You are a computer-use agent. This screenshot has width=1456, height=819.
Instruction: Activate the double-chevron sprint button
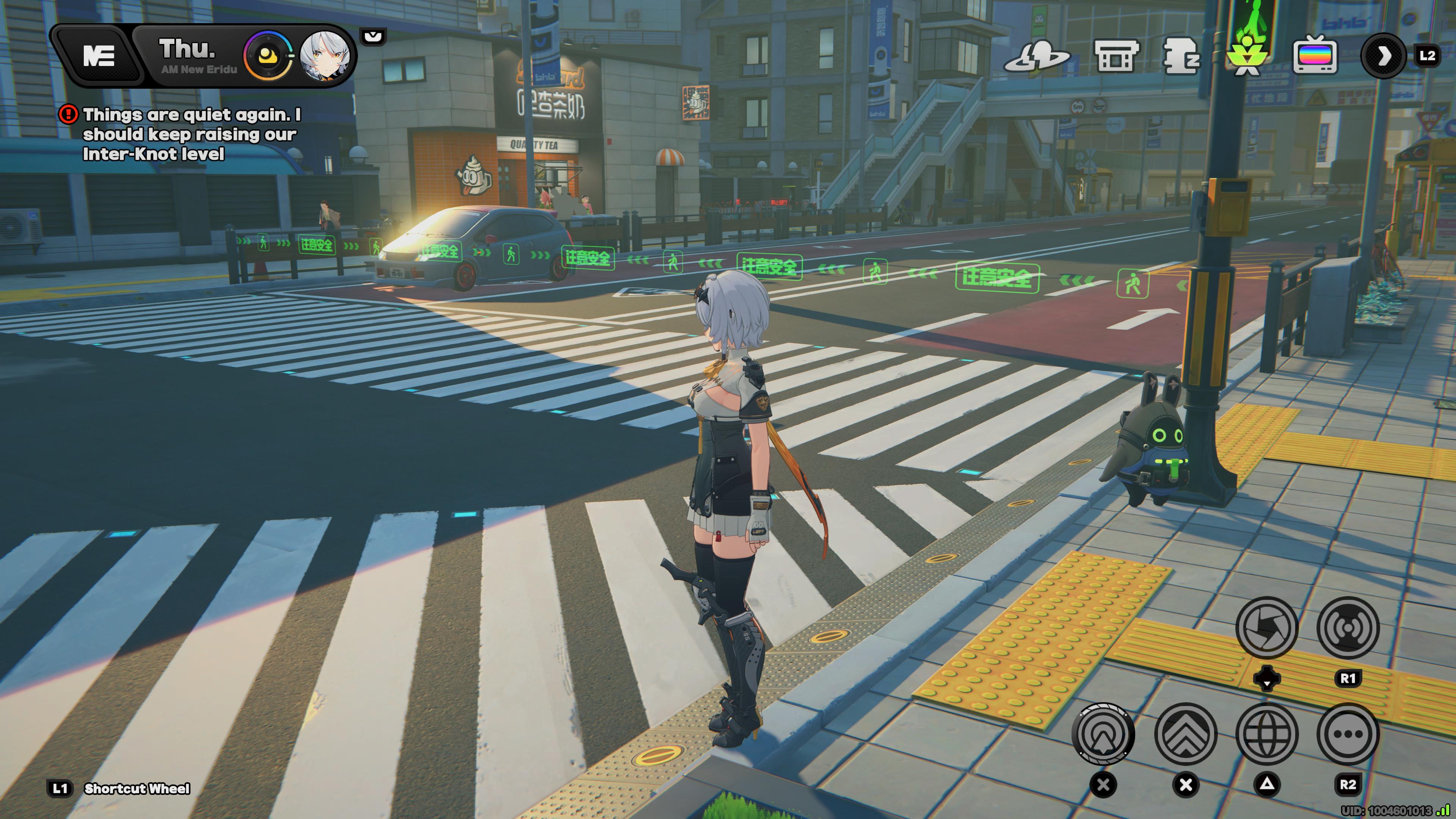click(1185, 734)
